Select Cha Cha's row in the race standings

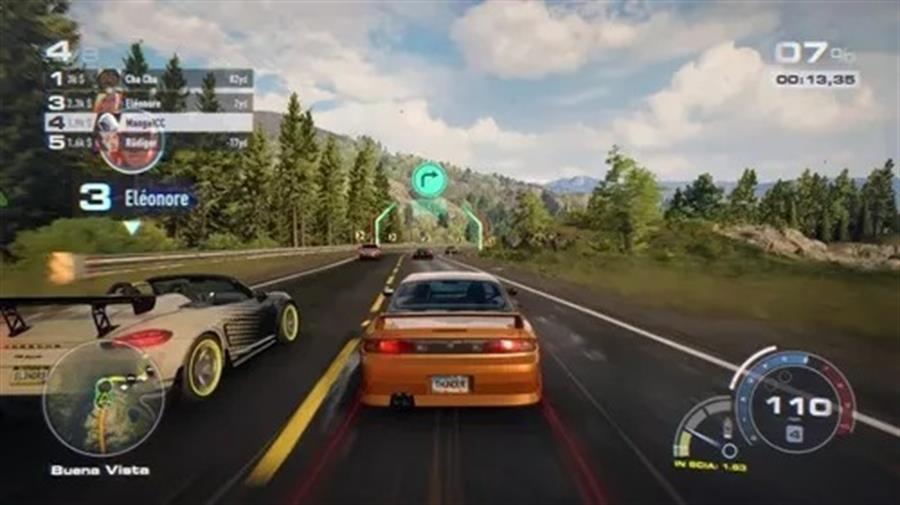click(x=150, y=78)
